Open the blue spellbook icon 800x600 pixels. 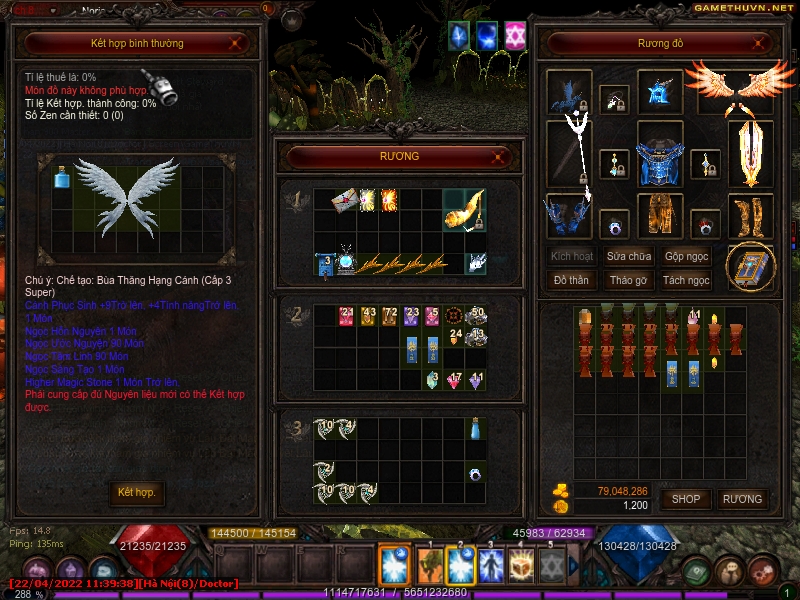tap(749, 267)
